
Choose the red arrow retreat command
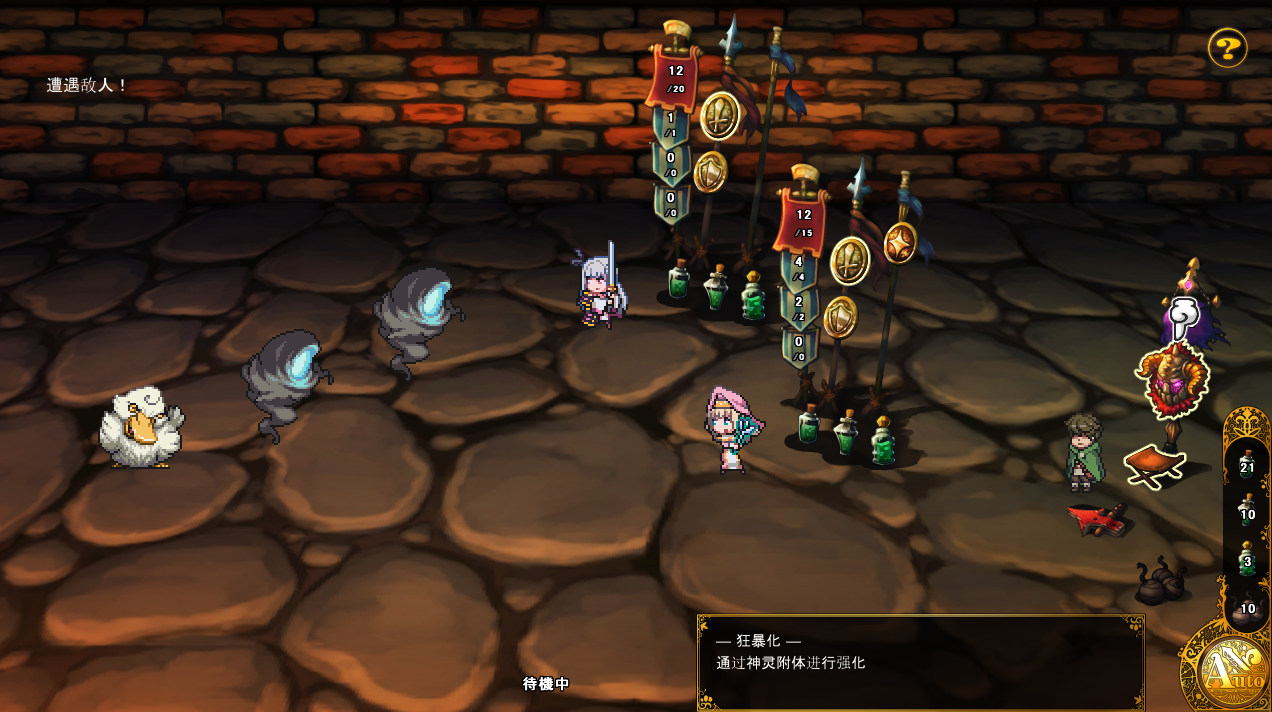[x=1097, y=518]
